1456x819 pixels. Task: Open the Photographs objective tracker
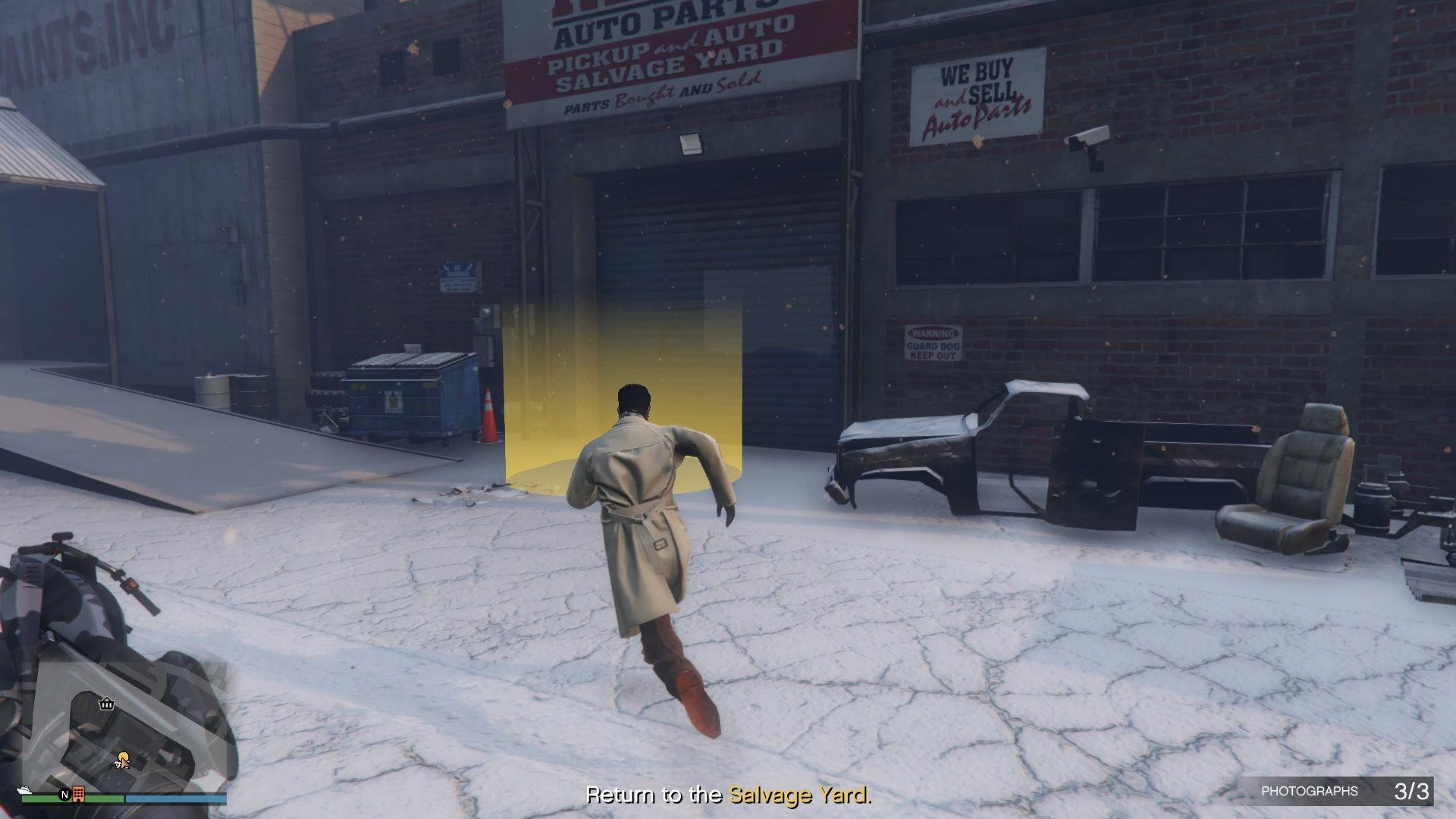1344,791
